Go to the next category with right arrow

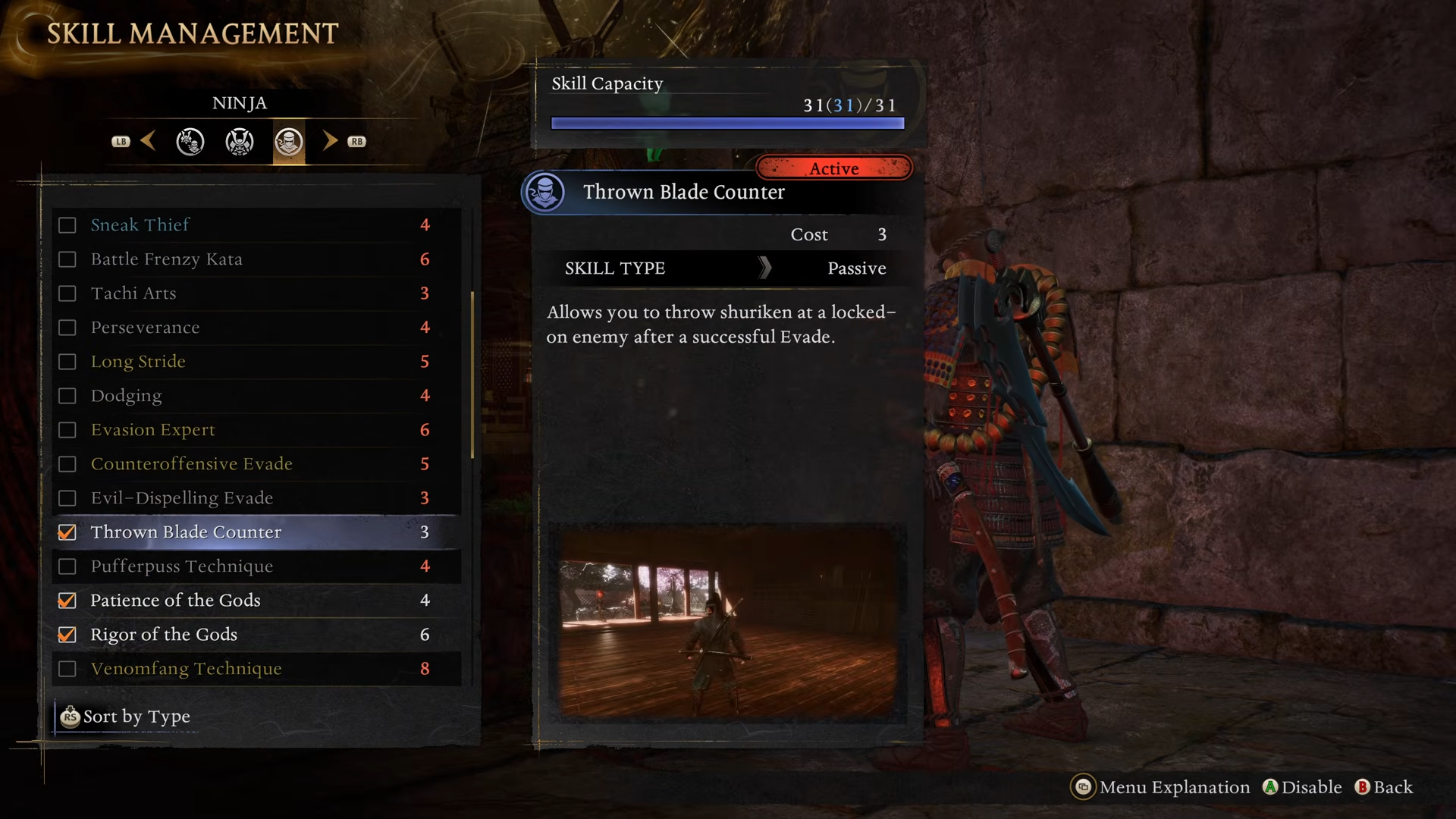coord(330,141)
